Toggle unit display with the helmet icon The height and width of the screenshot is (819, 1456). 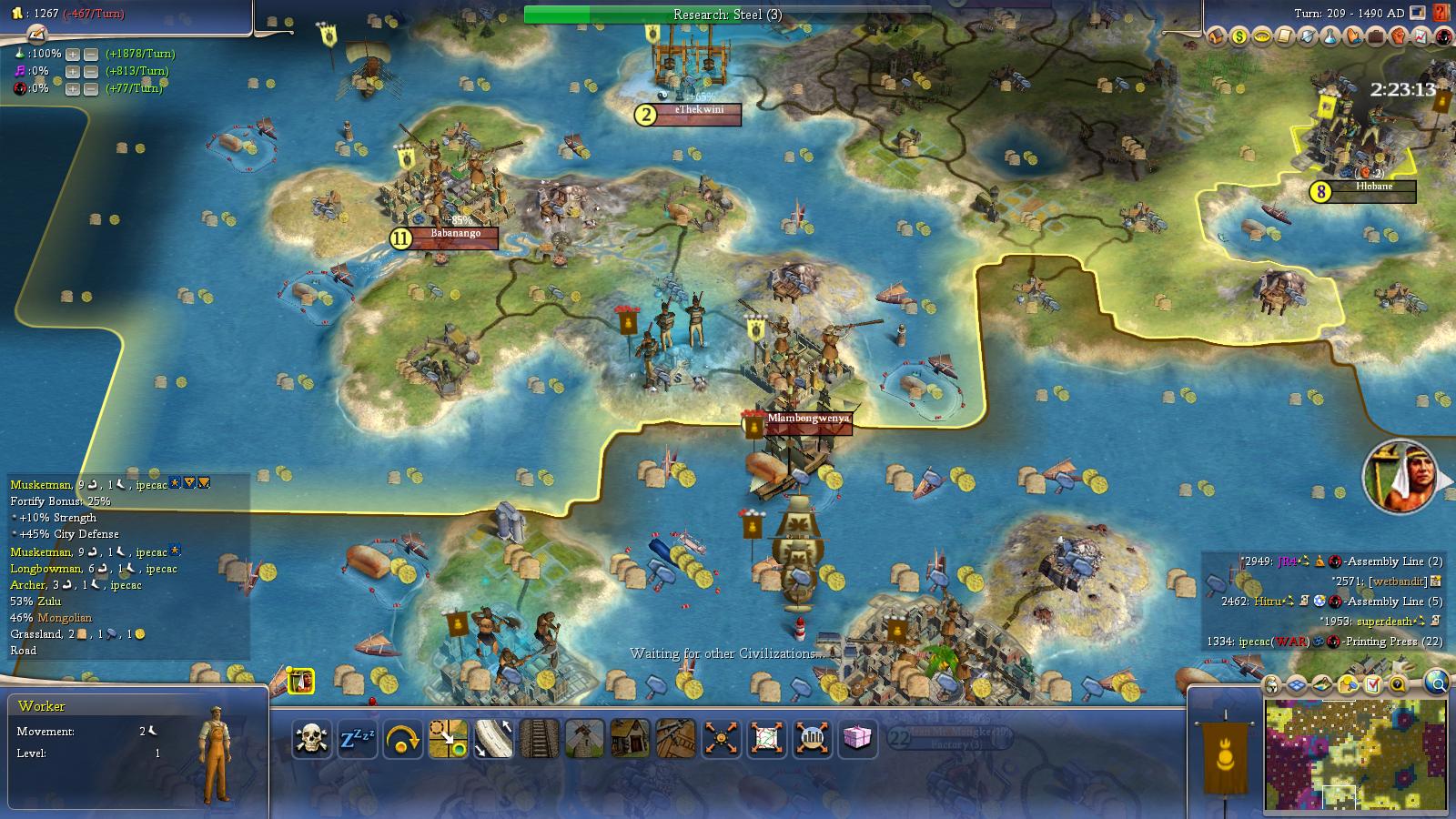1270,682
